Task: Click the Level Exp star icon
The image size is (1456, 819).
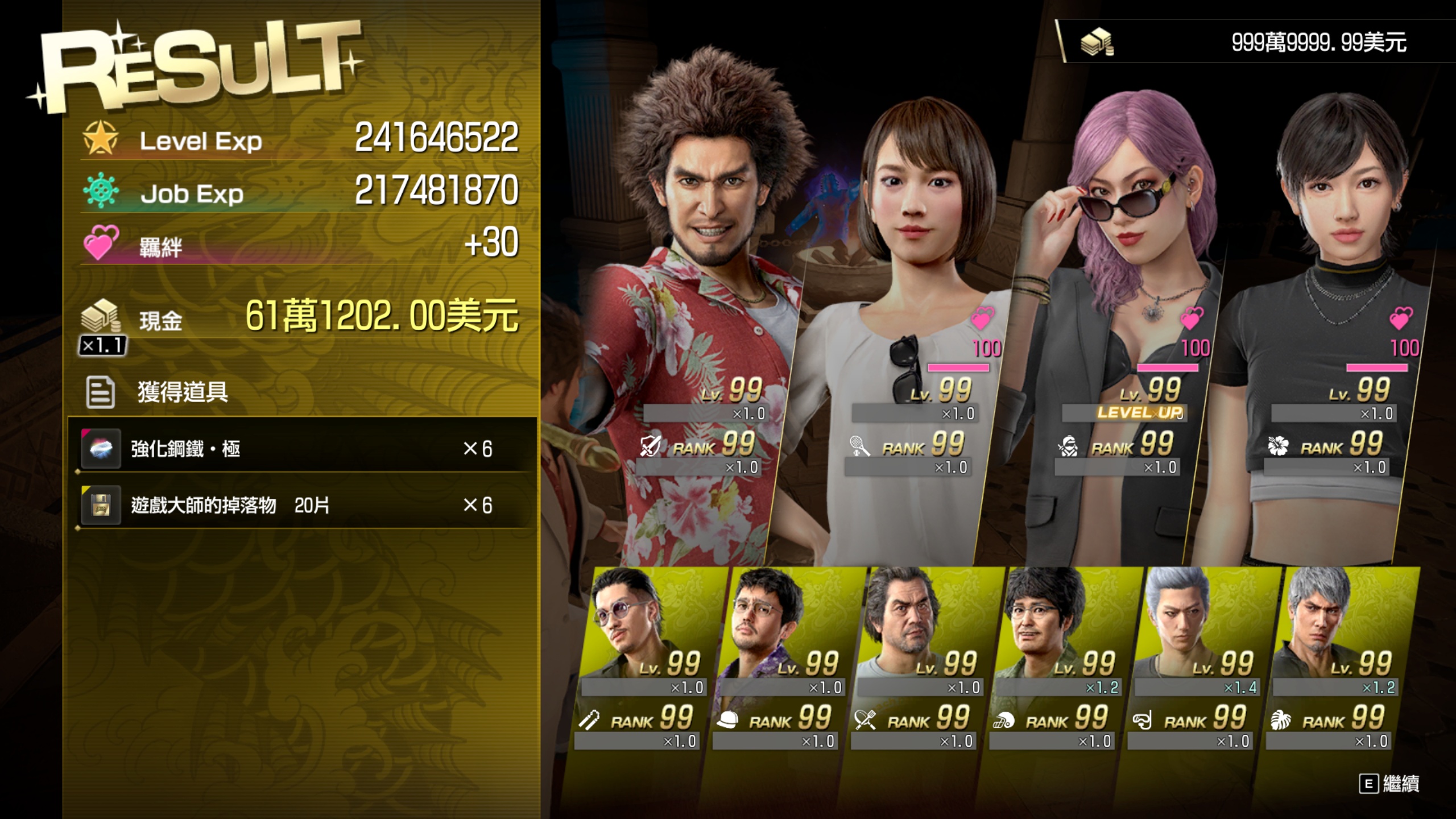Action: 100,139
